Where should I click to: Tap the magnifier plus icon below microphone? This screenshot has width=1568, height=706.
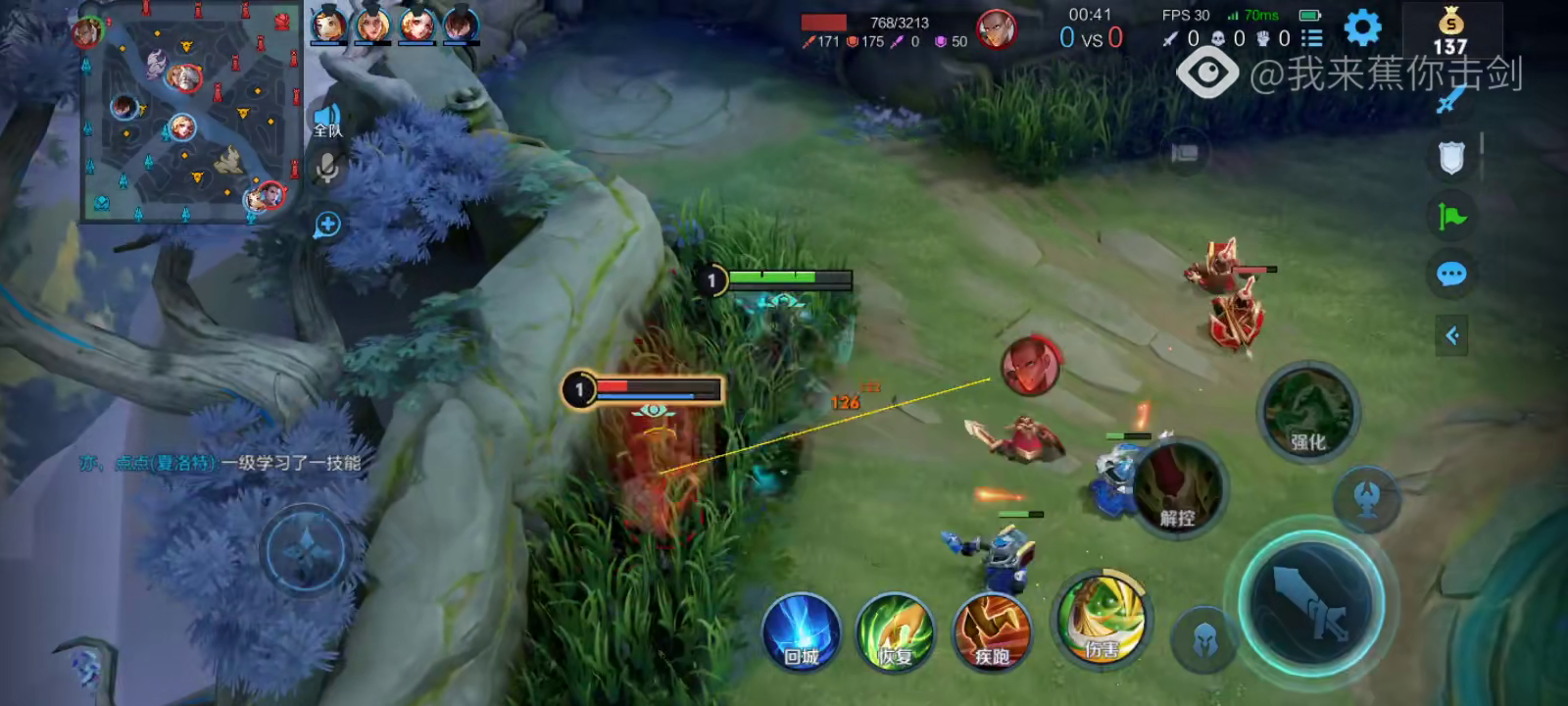point(327,225)
